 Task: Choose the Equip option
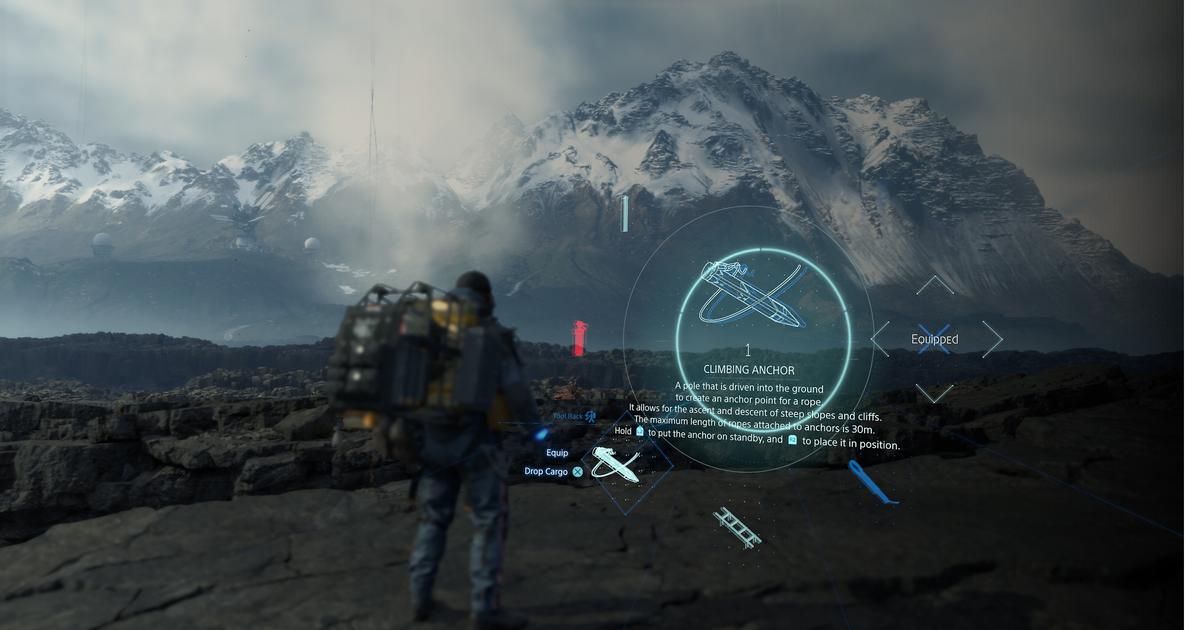tap(557, 453)
